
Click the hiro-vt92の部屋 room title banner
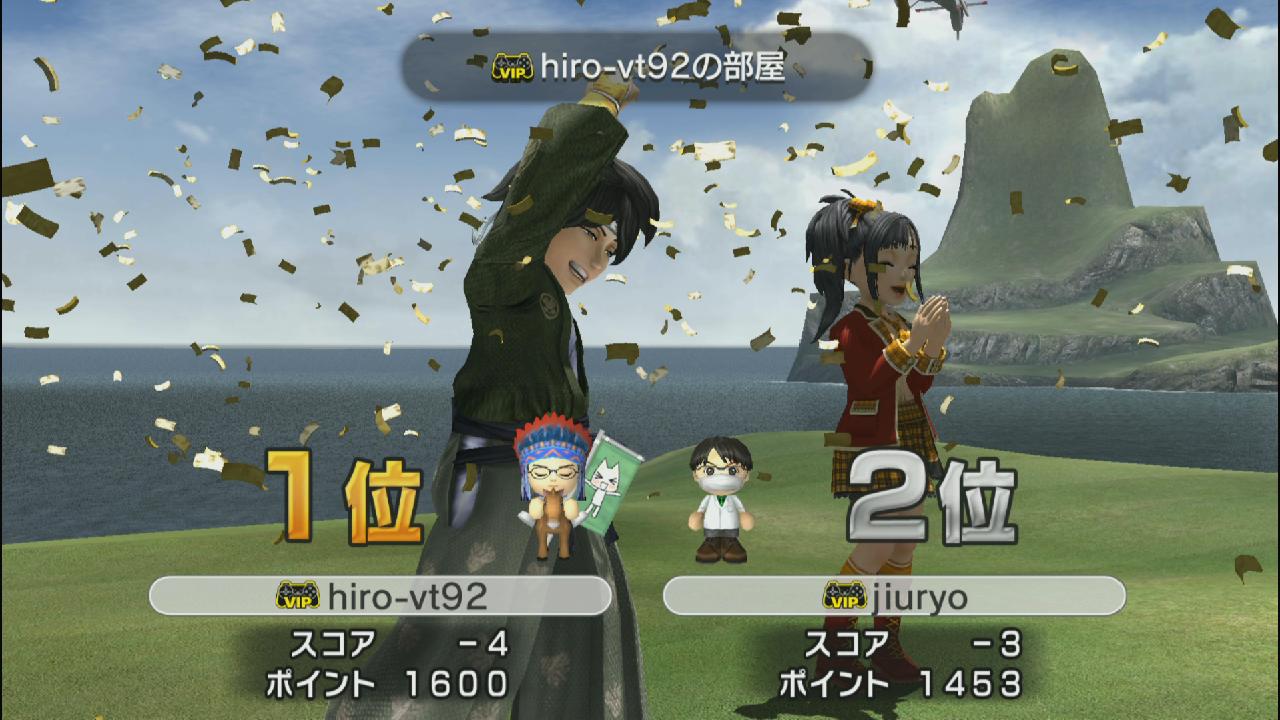[x=637, y=68]
